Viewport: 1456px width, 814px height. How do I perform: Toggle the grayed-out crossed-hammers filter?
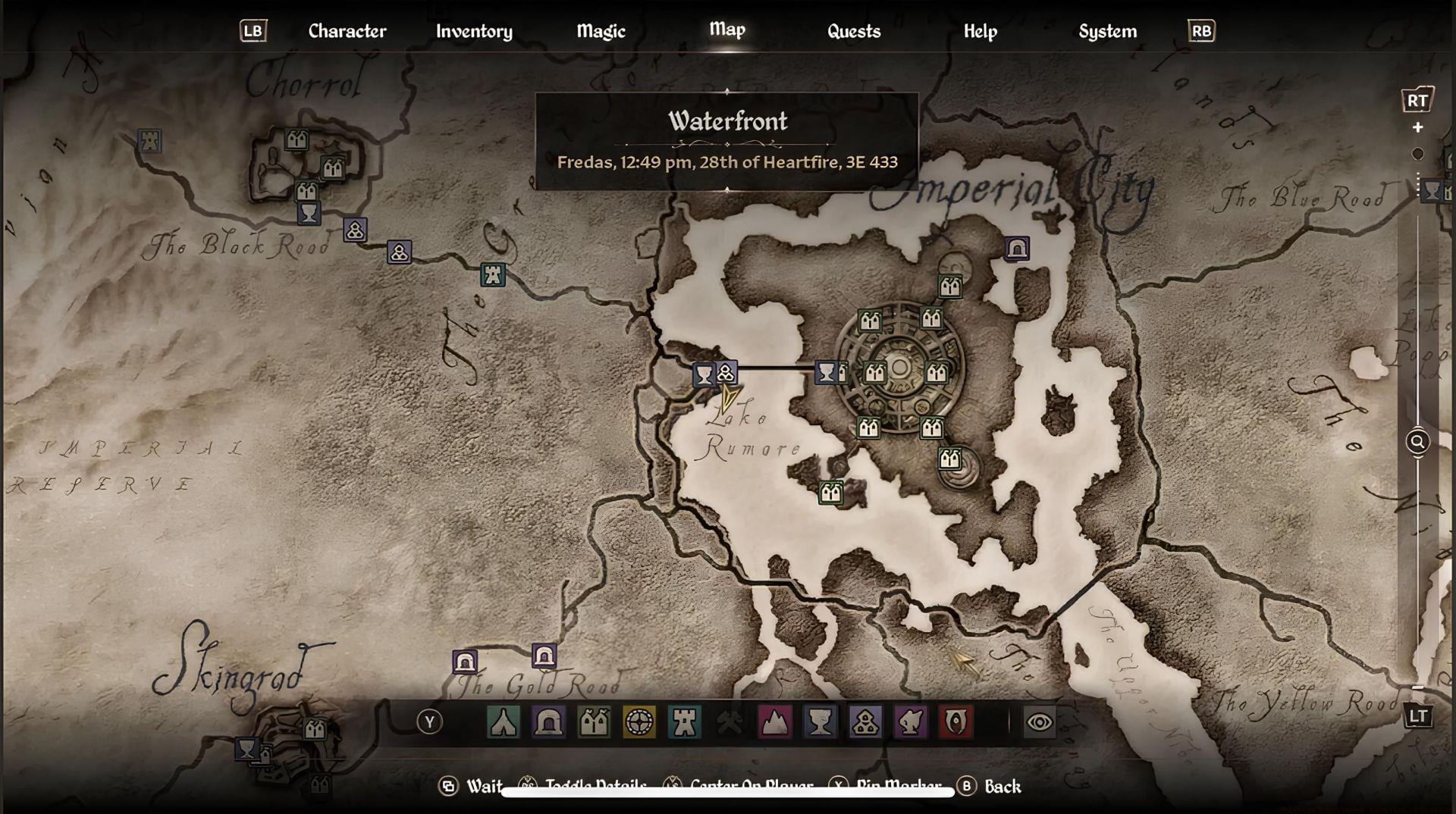[730, 722]
